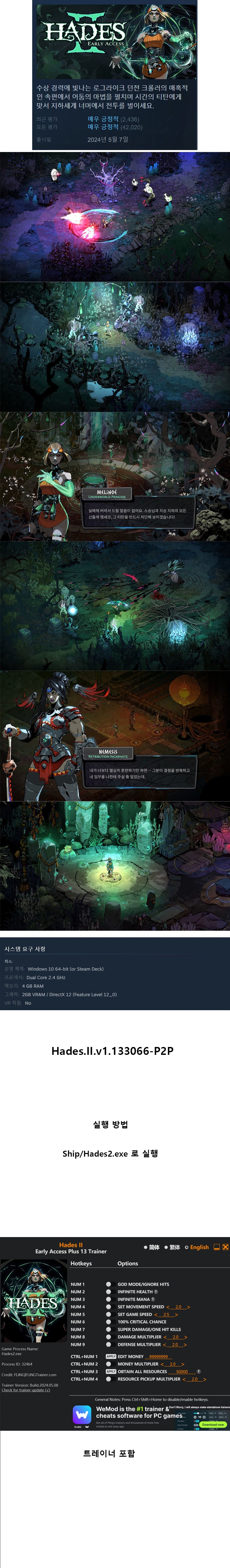Apply Obtain All Resources
Screen dimensions: 230x1568
point(111,1371)
